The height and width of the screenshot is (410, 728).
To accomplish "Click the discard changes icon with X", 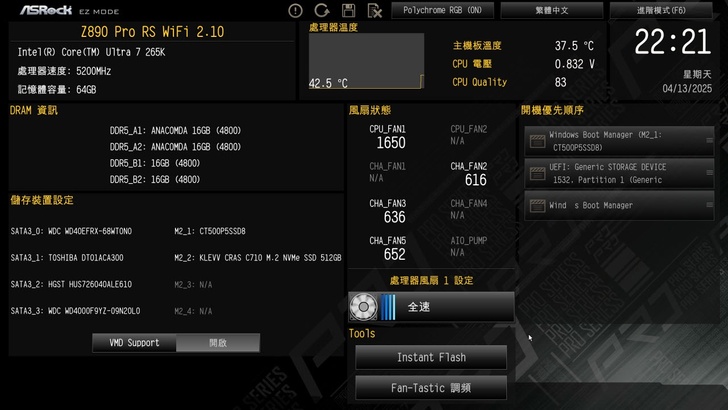I will [374, 11].
